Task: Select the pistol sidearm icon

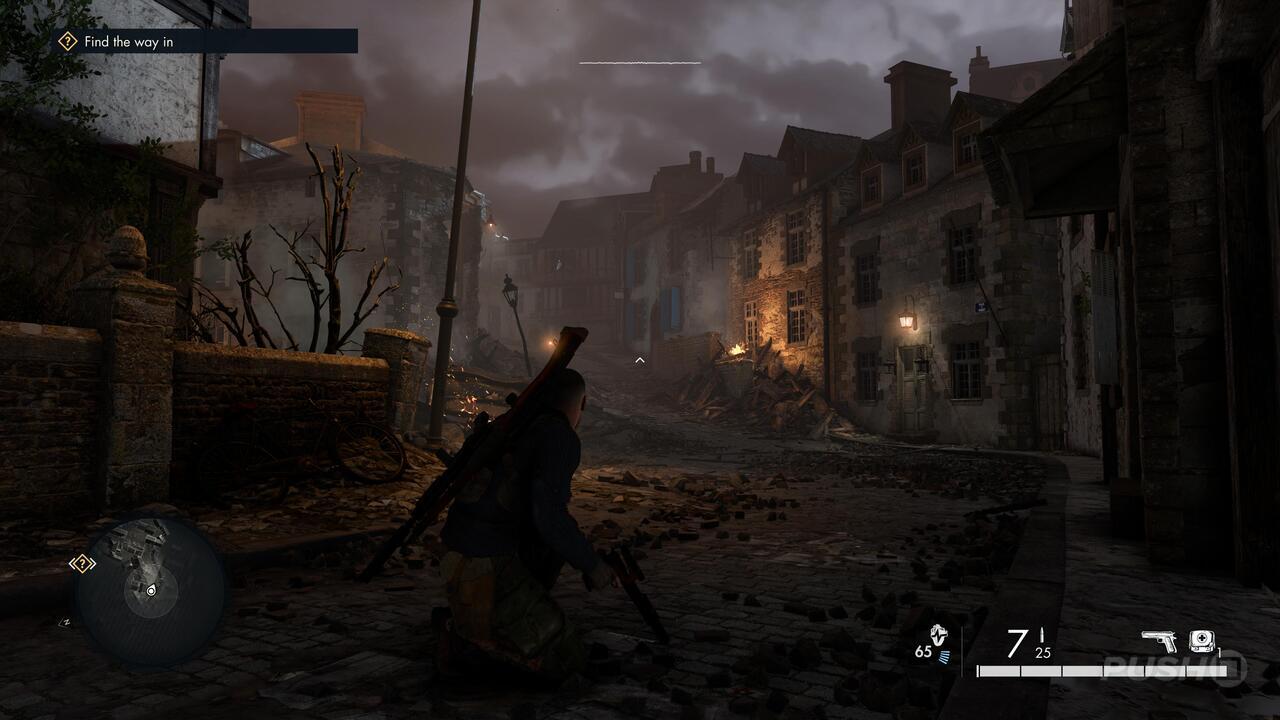Action: coord(1160,639)
